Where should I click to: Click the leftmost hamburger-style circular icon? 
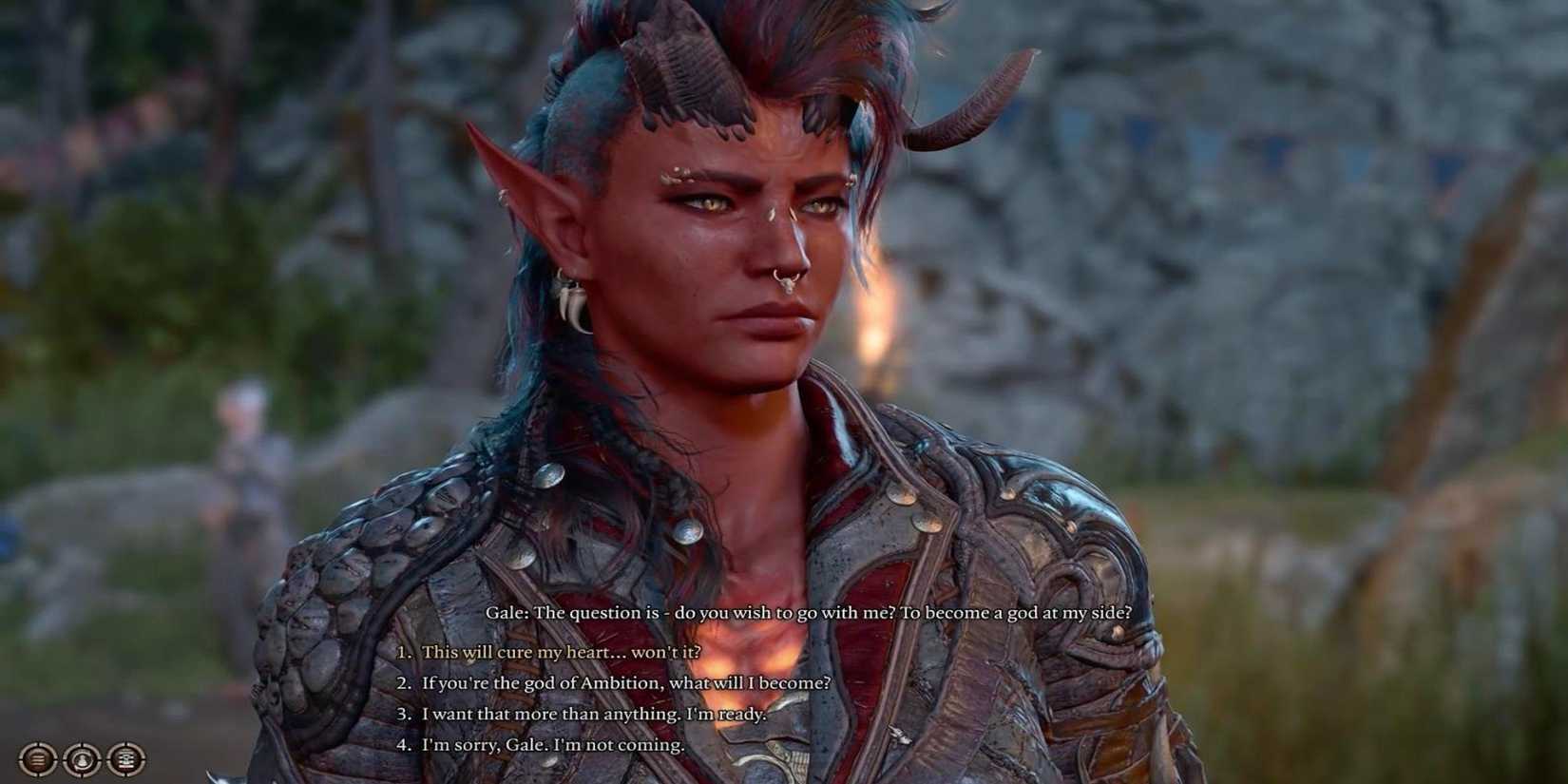point(36,759)
